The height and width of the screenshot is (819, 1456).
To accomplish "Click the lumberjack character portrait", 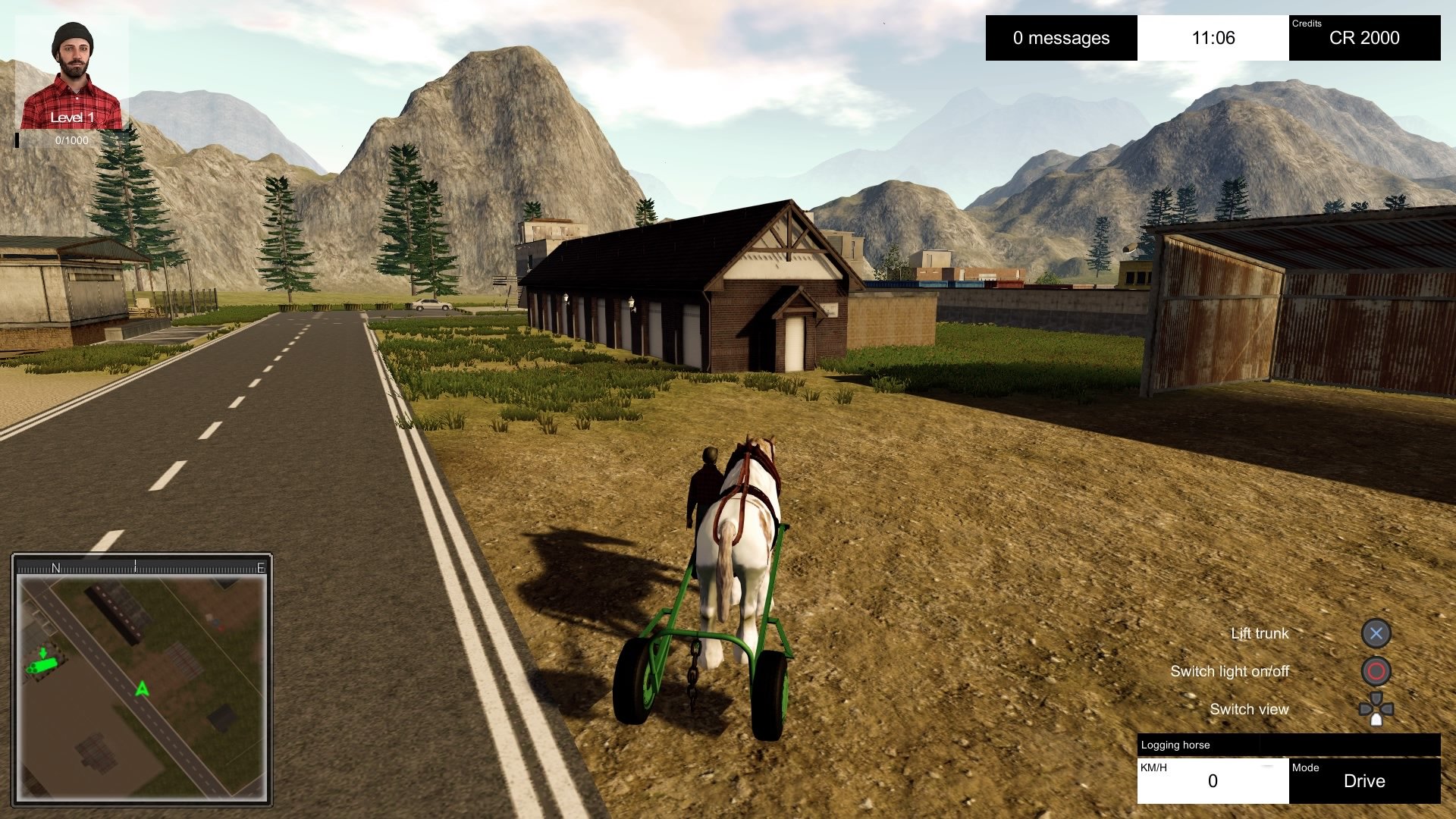I will [71, 74].
